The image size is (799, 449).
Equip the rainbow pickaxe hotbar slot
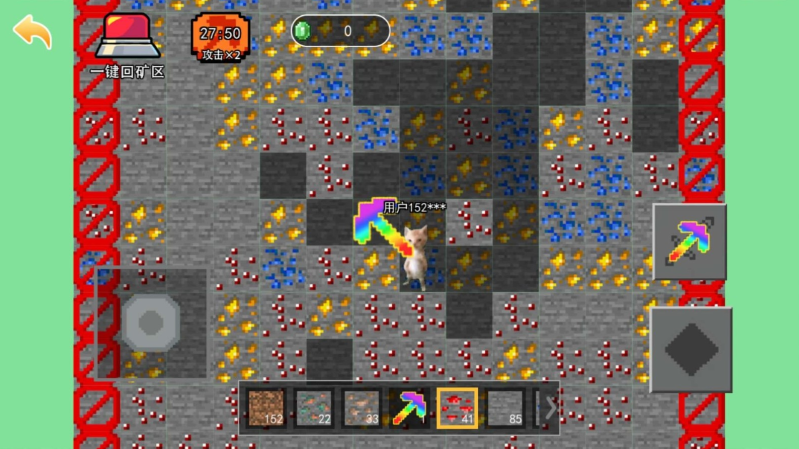(x=409, y=407)
